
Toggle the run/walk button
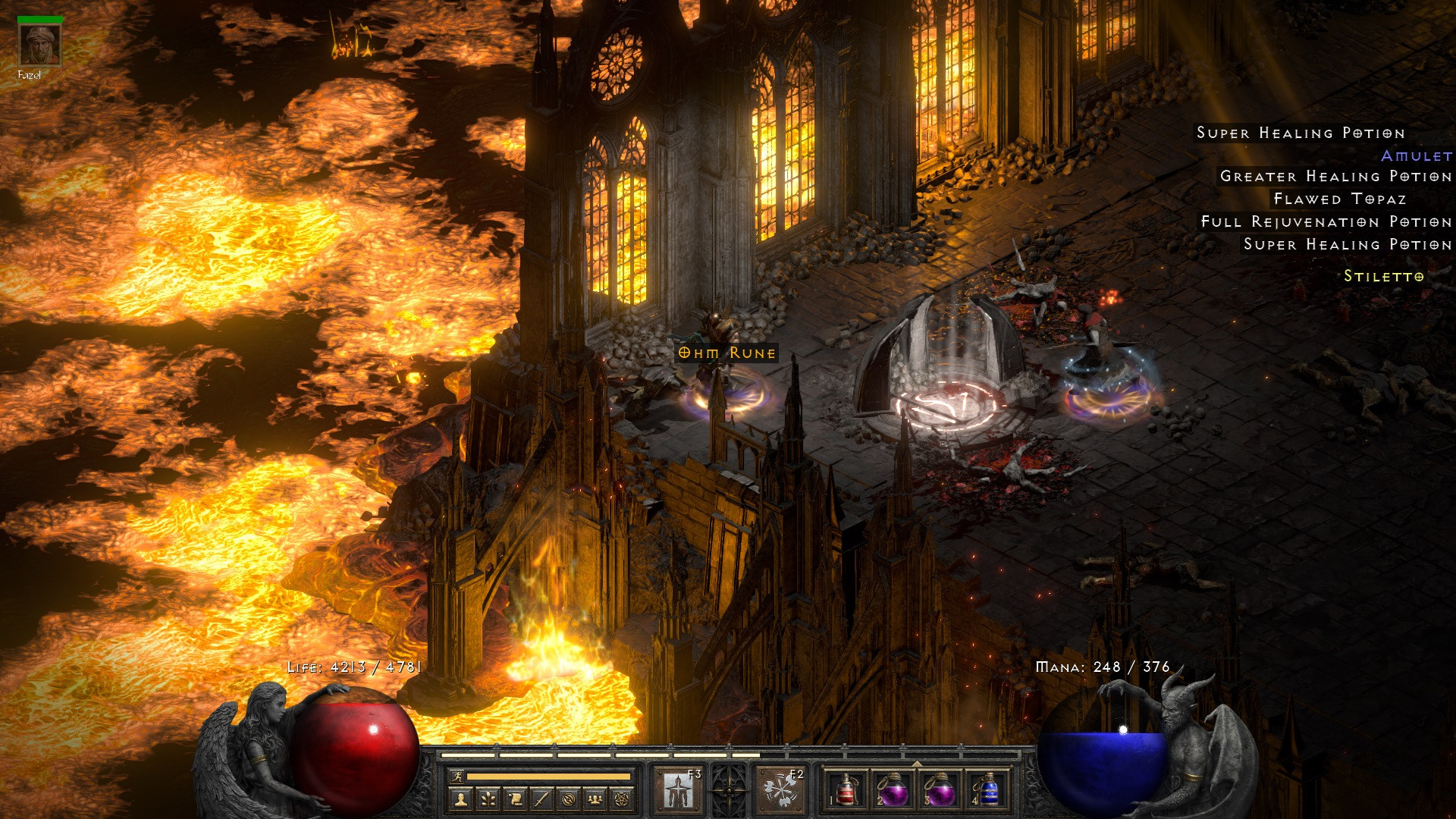point(455,777)
